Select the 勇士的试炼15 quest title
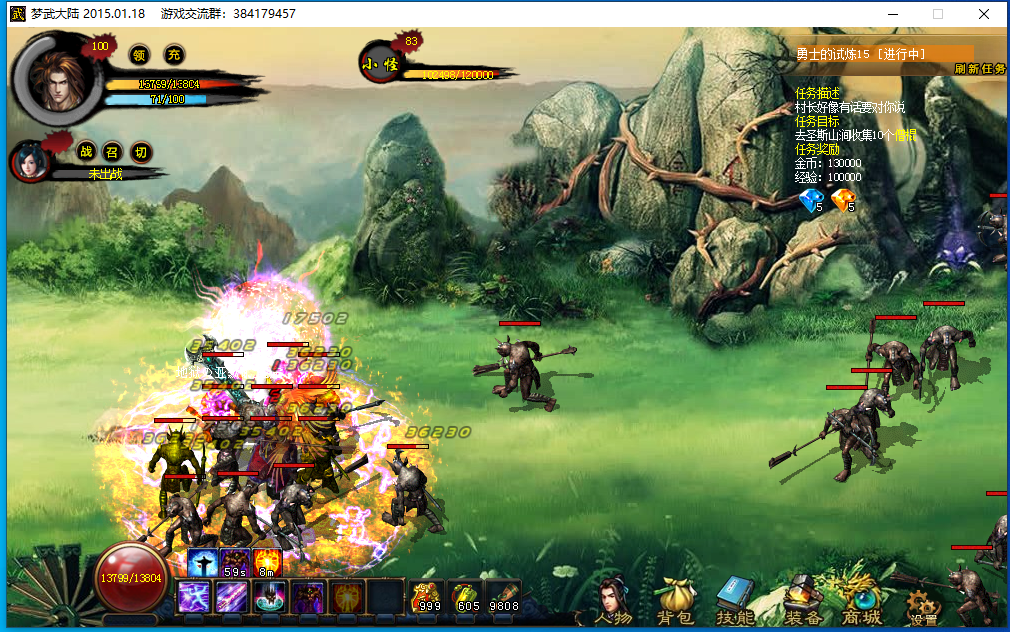The height and width of the screenshot is (632, 1010). 860,54
